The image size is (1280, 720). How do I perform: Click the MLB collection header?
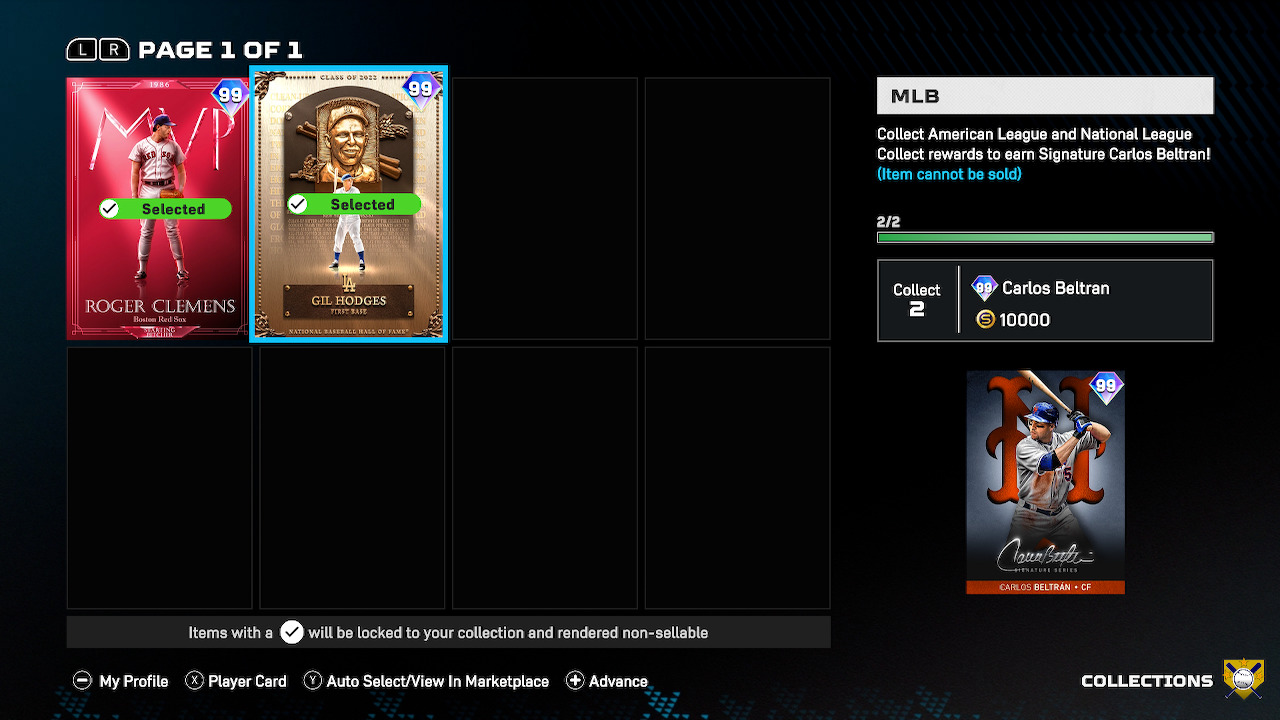point(1045,96)
